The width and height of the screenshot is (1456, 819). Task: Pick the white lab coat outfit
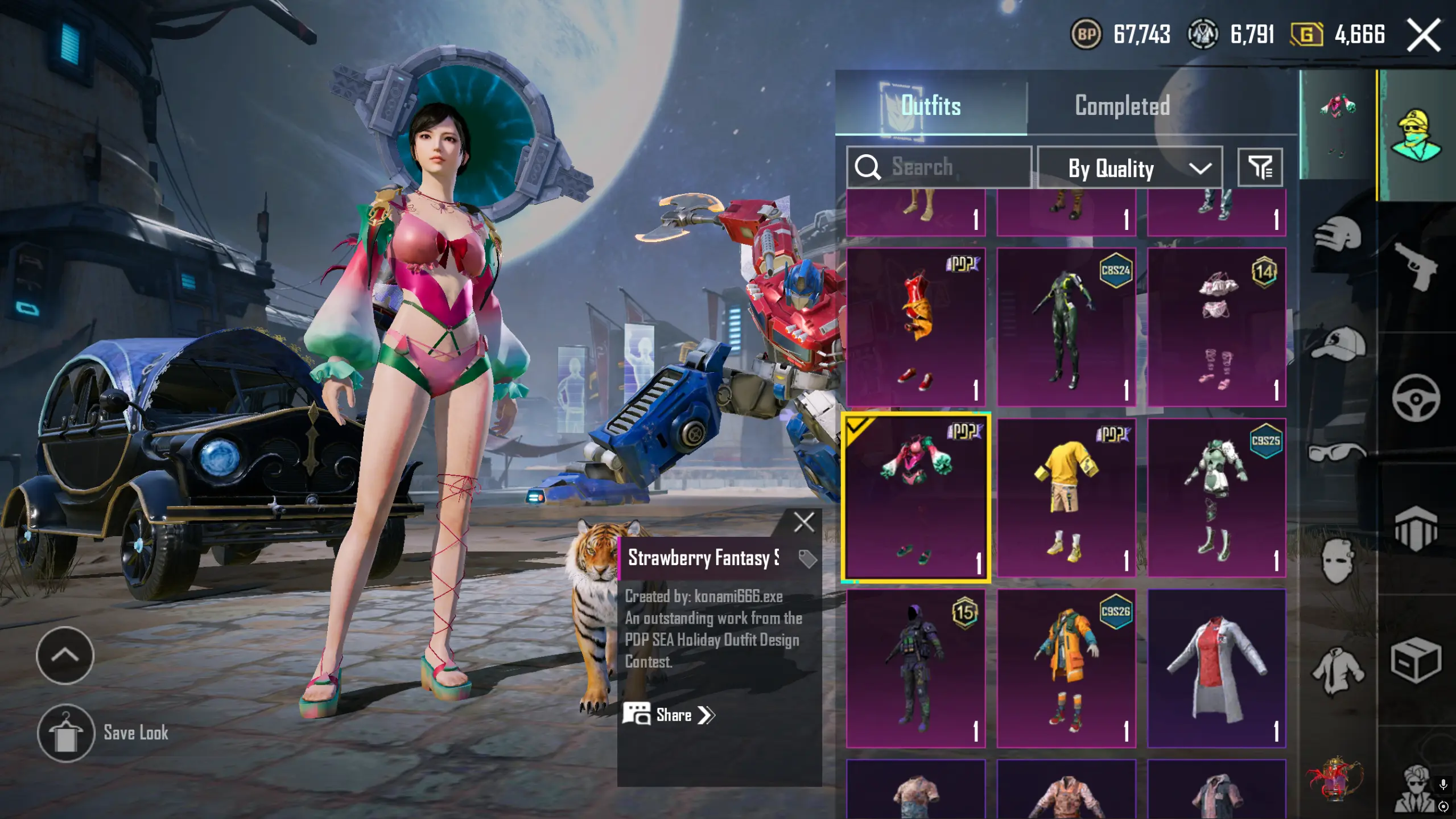(1216, 668)
